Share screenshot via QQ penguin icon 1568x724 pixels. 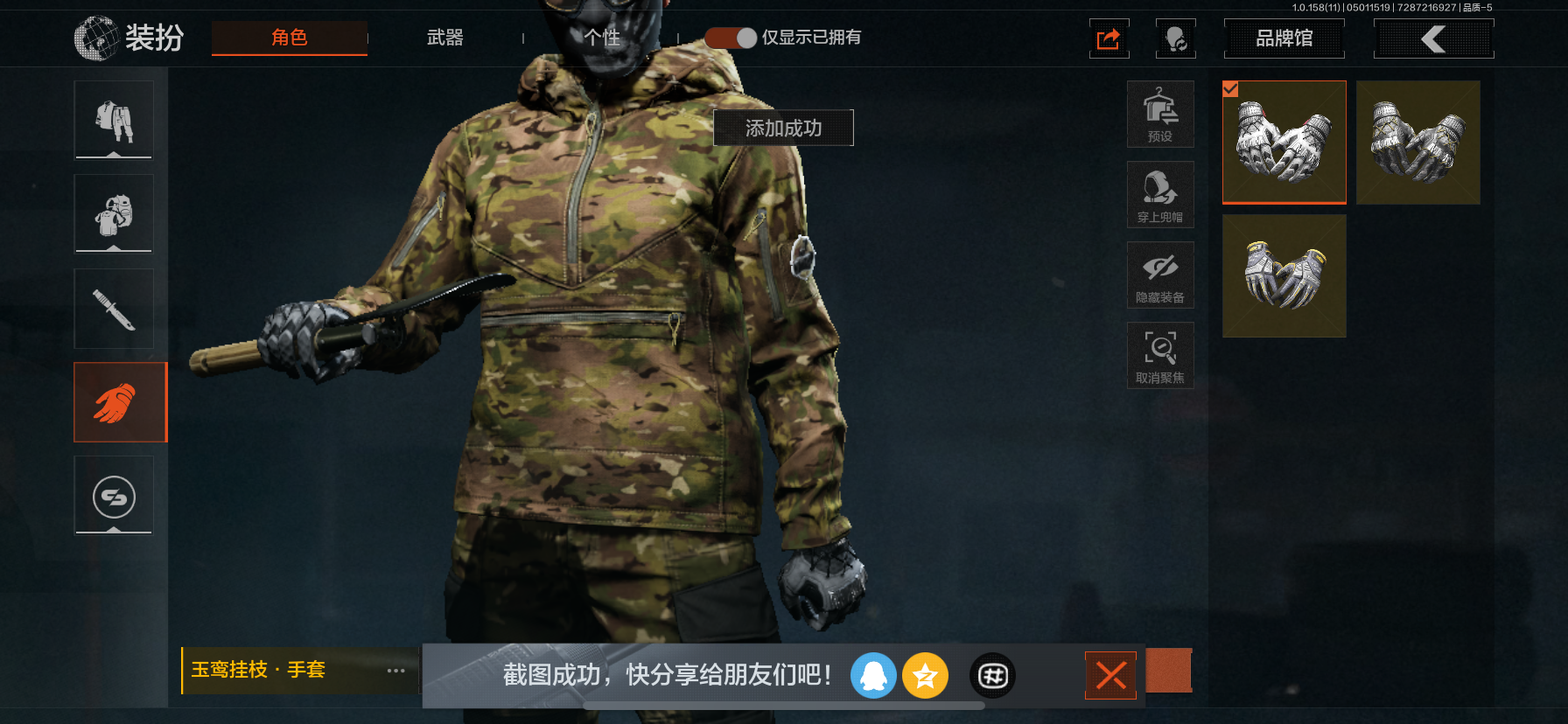[873, 675]
